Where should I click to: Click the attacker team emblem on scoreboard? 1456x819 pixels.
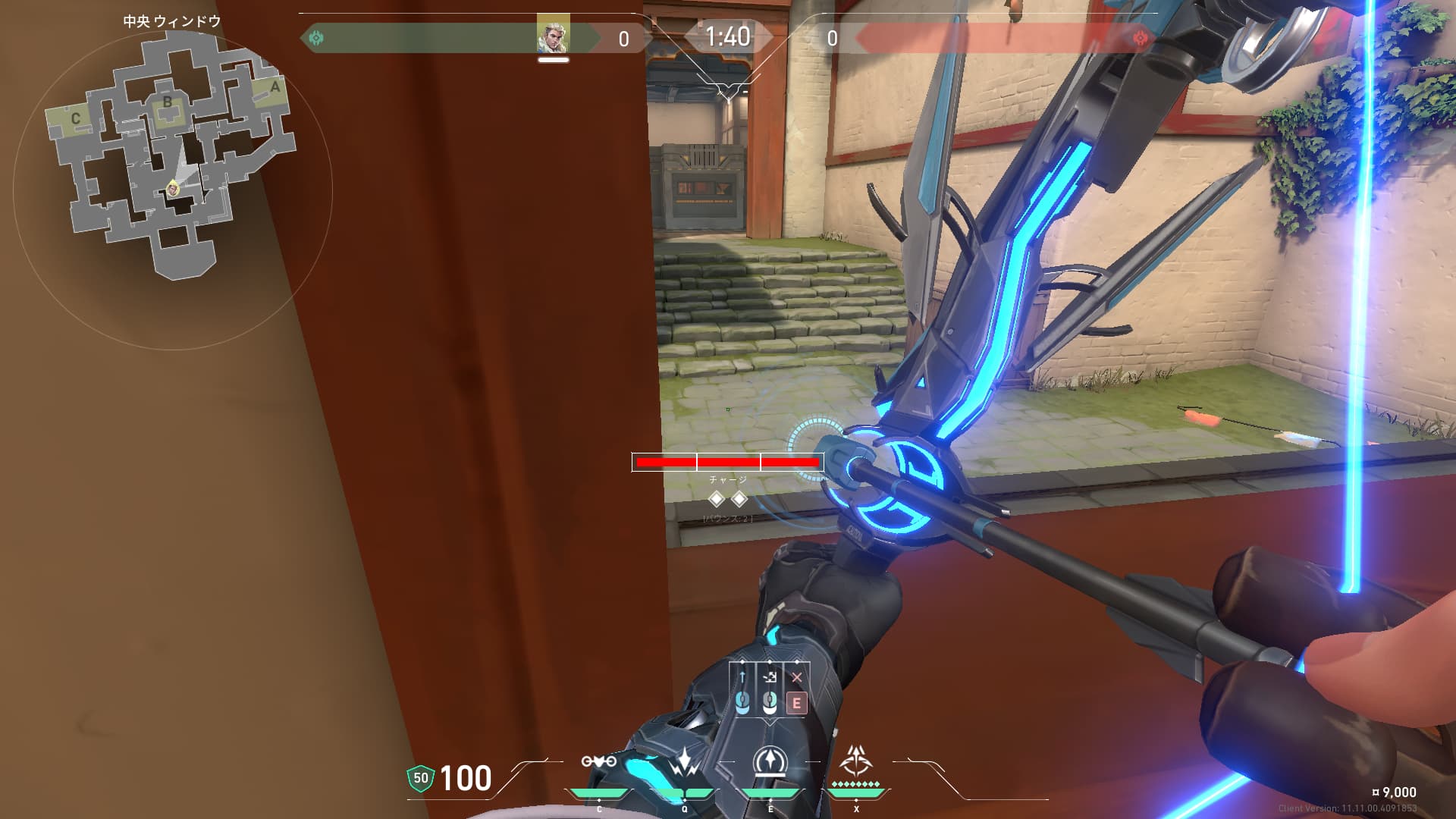(316, 37)
